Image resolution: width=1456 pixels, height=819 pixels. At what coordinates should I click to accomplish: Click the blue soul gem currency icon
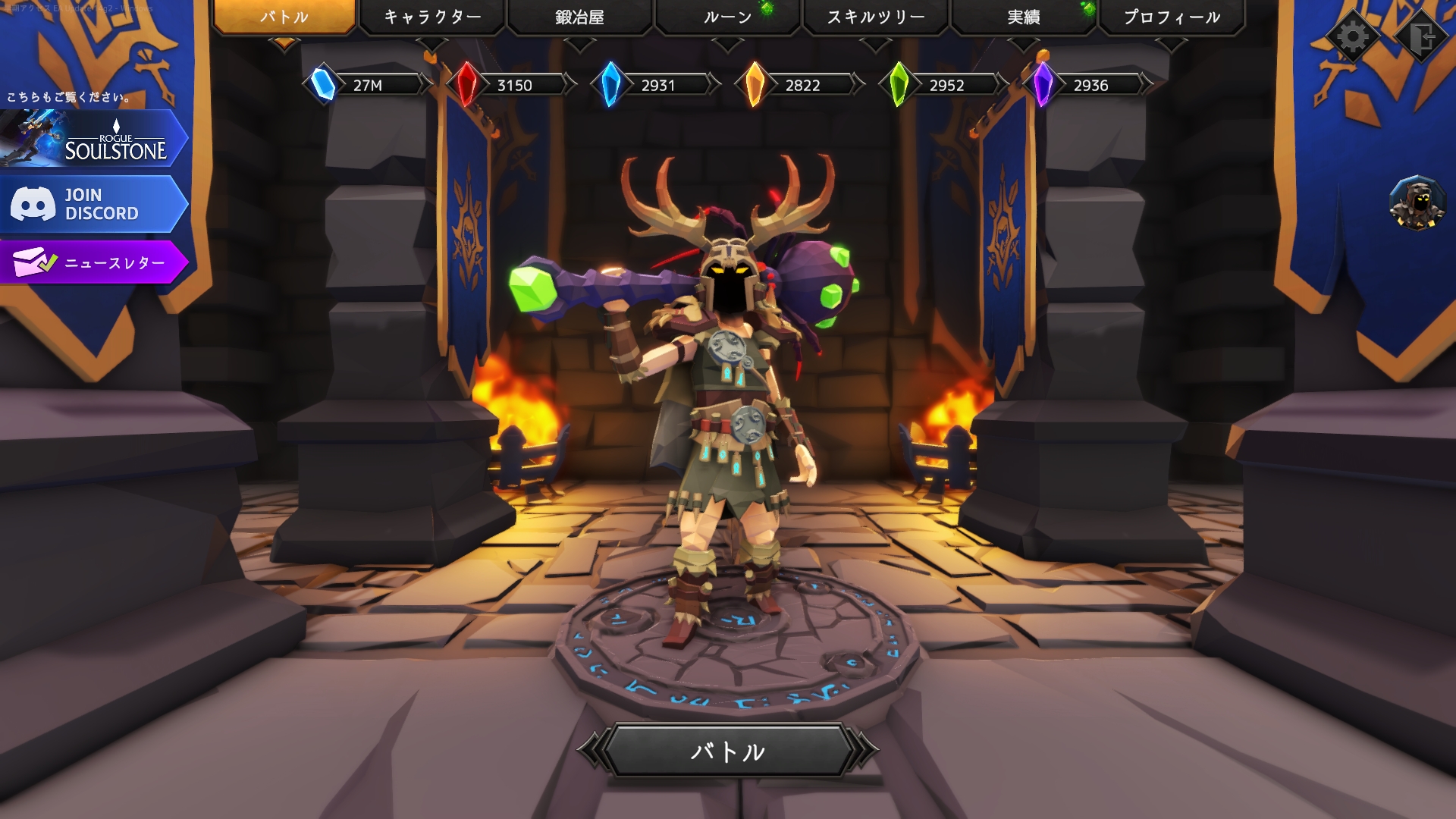pos(322,85)
